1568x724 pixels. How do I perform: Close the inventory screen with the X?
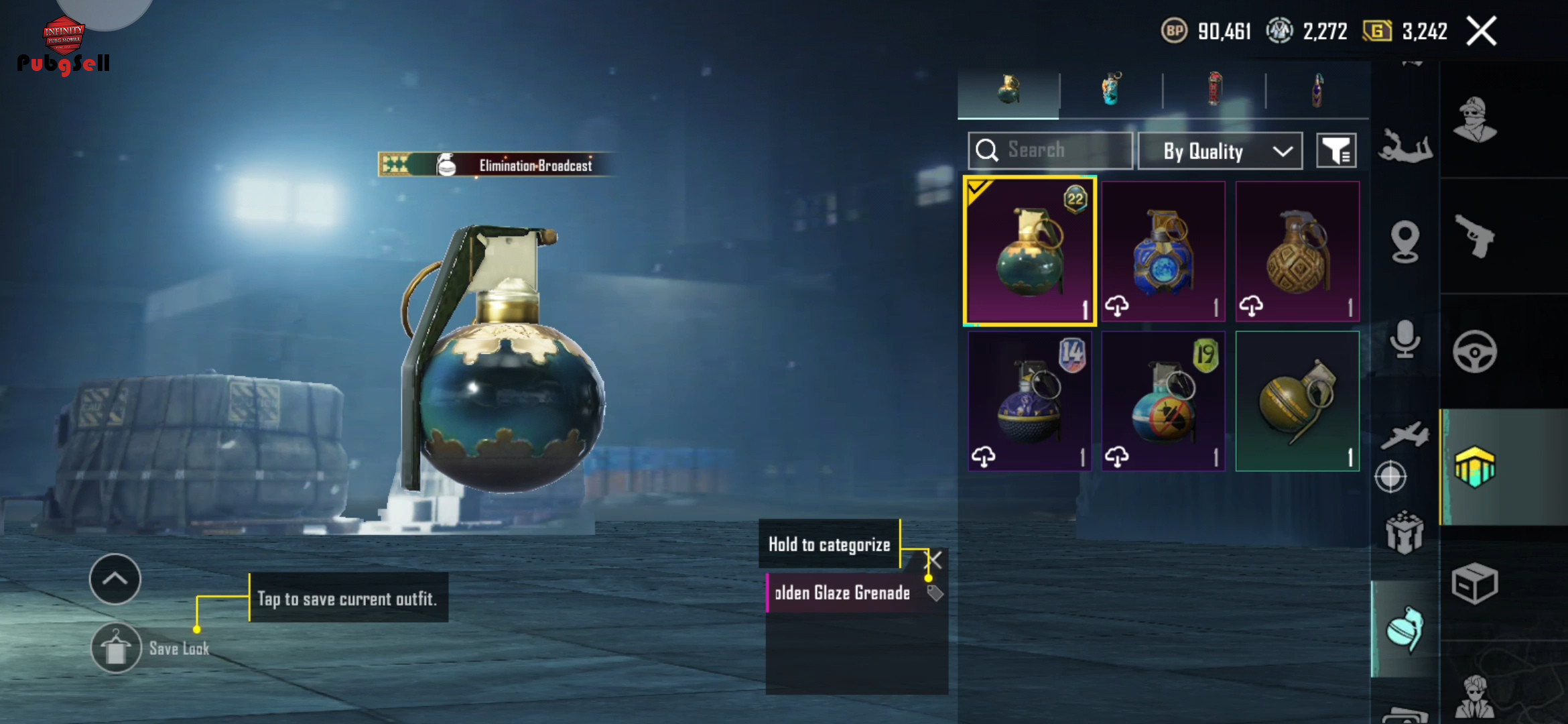point(1481,32)
